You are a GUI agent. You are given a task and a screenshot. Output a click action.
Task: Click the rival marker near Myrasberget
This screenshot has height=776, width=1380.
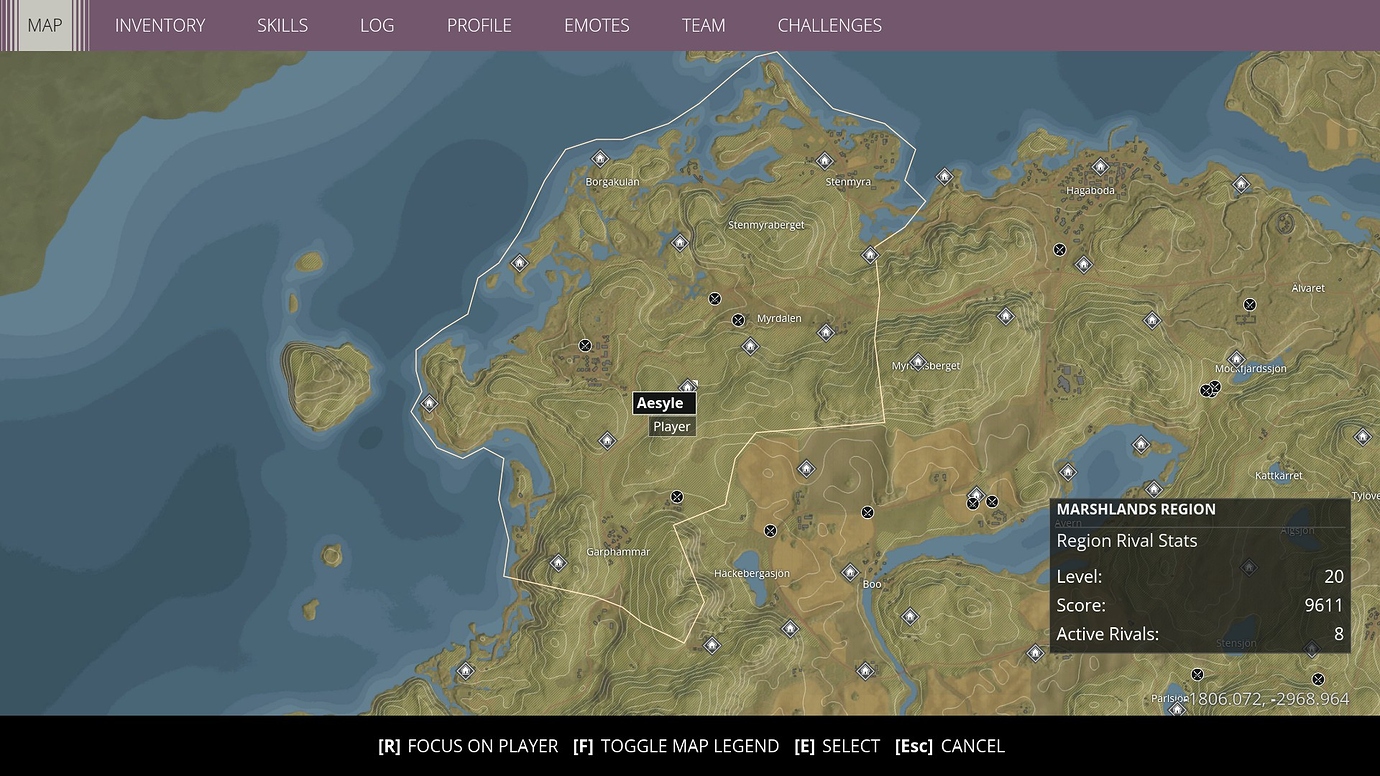tap(920, 363)
